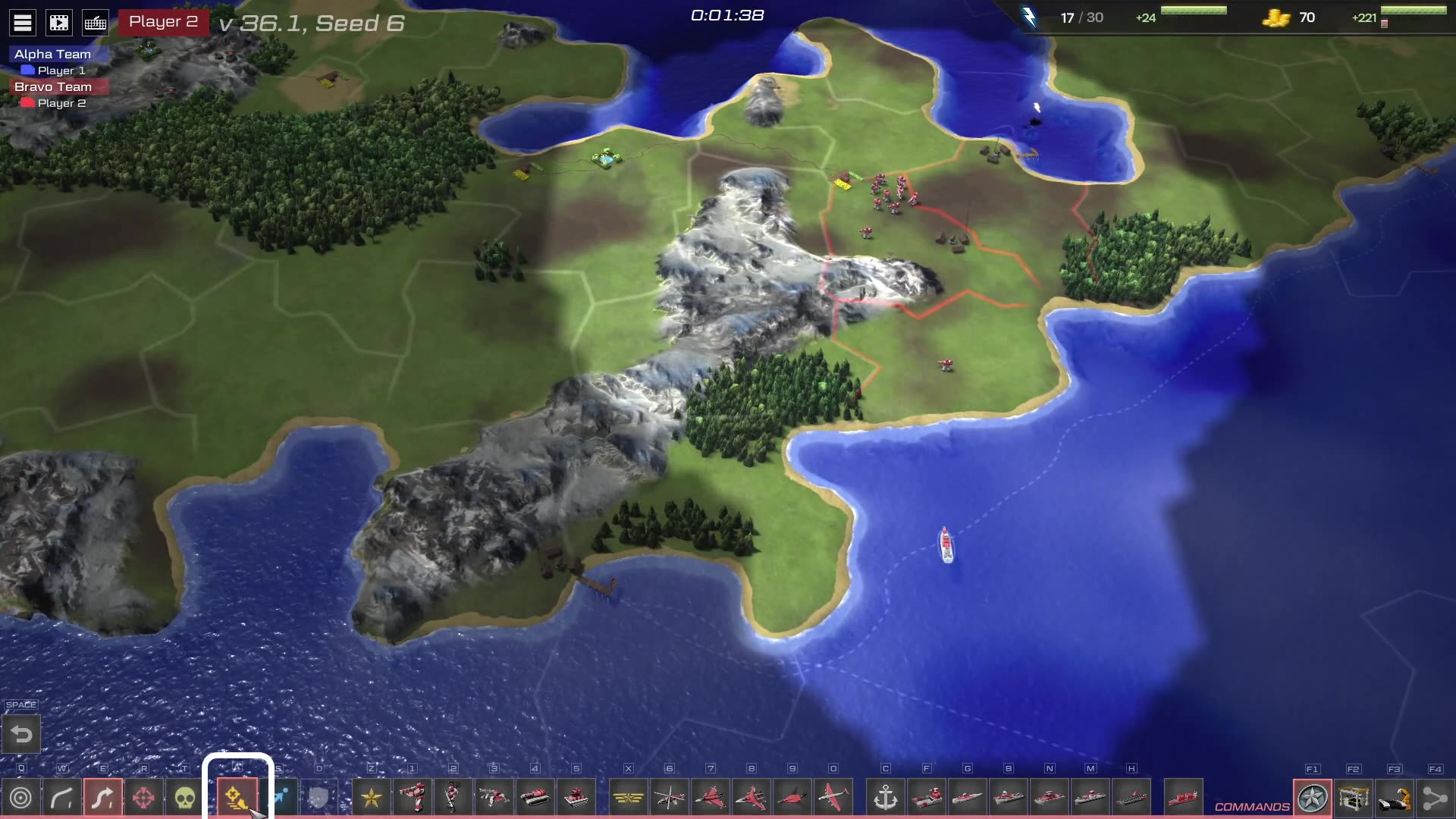Screen dimensions: 1456x819
Task: Select Player 2 under Bravo Team
Action: click(x=61, y=103)
